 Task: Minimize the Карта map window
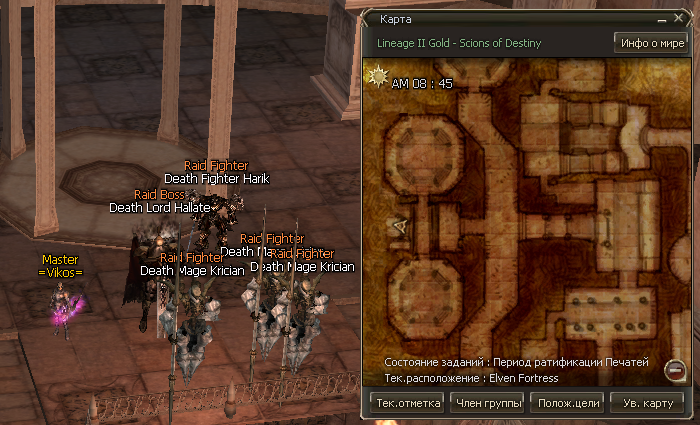tap(662, 19)
